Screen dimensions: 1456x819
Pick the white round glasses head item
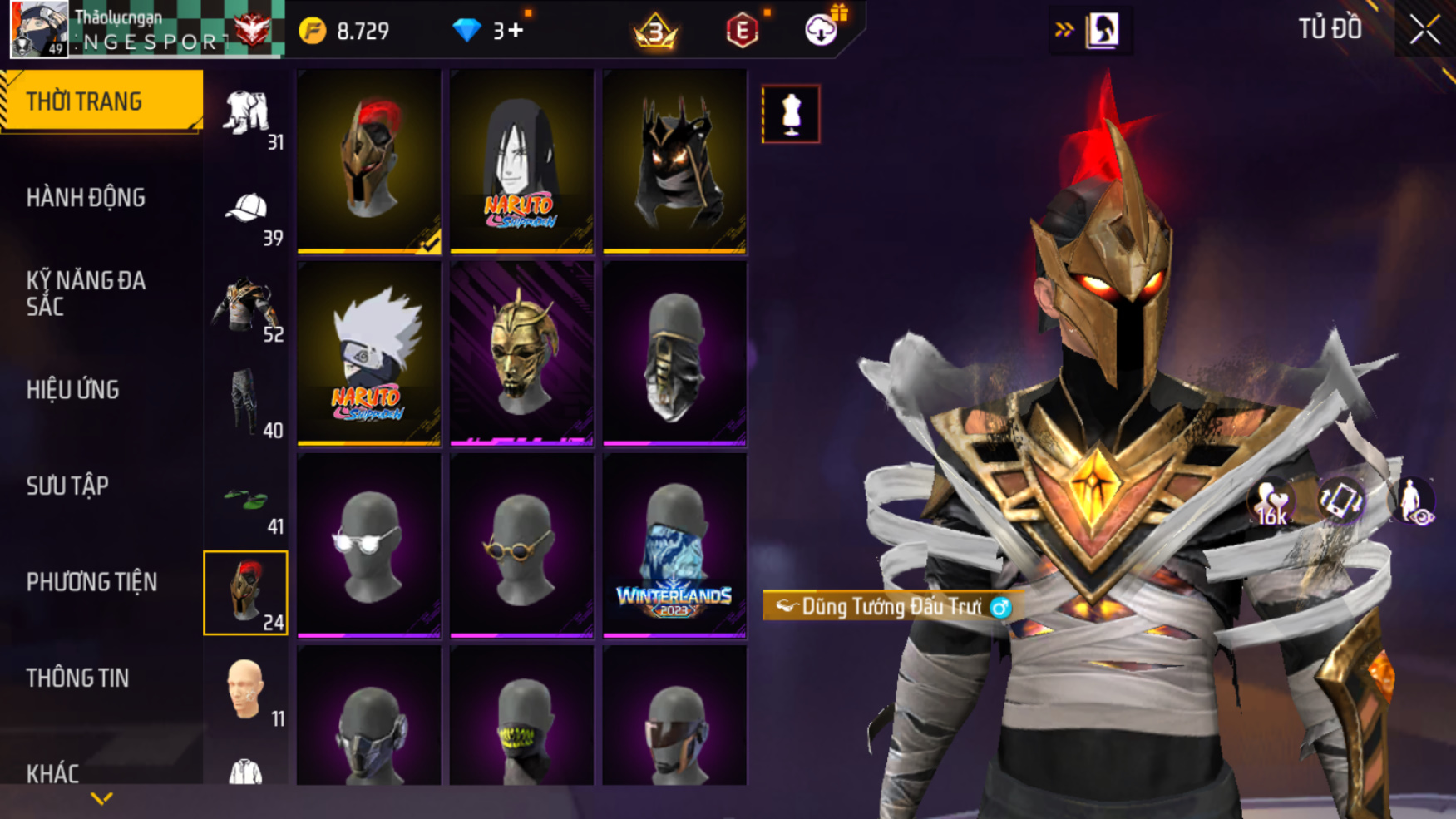coord(369,545)
